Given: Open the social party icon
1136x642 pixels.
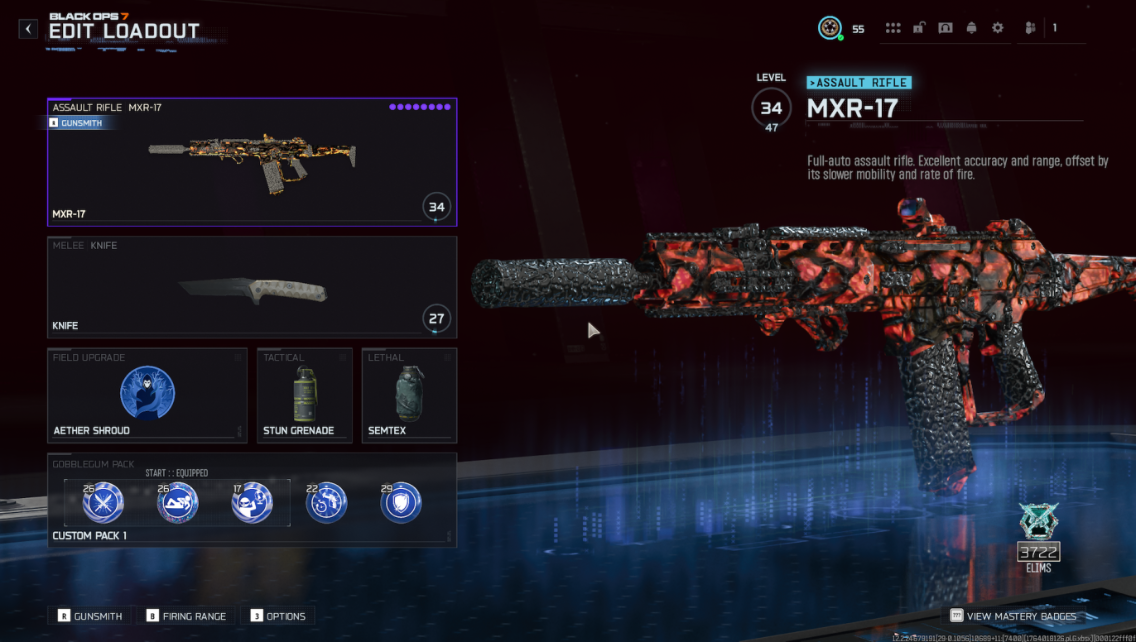Looking at the screenshot, I should coord(1030,28).
